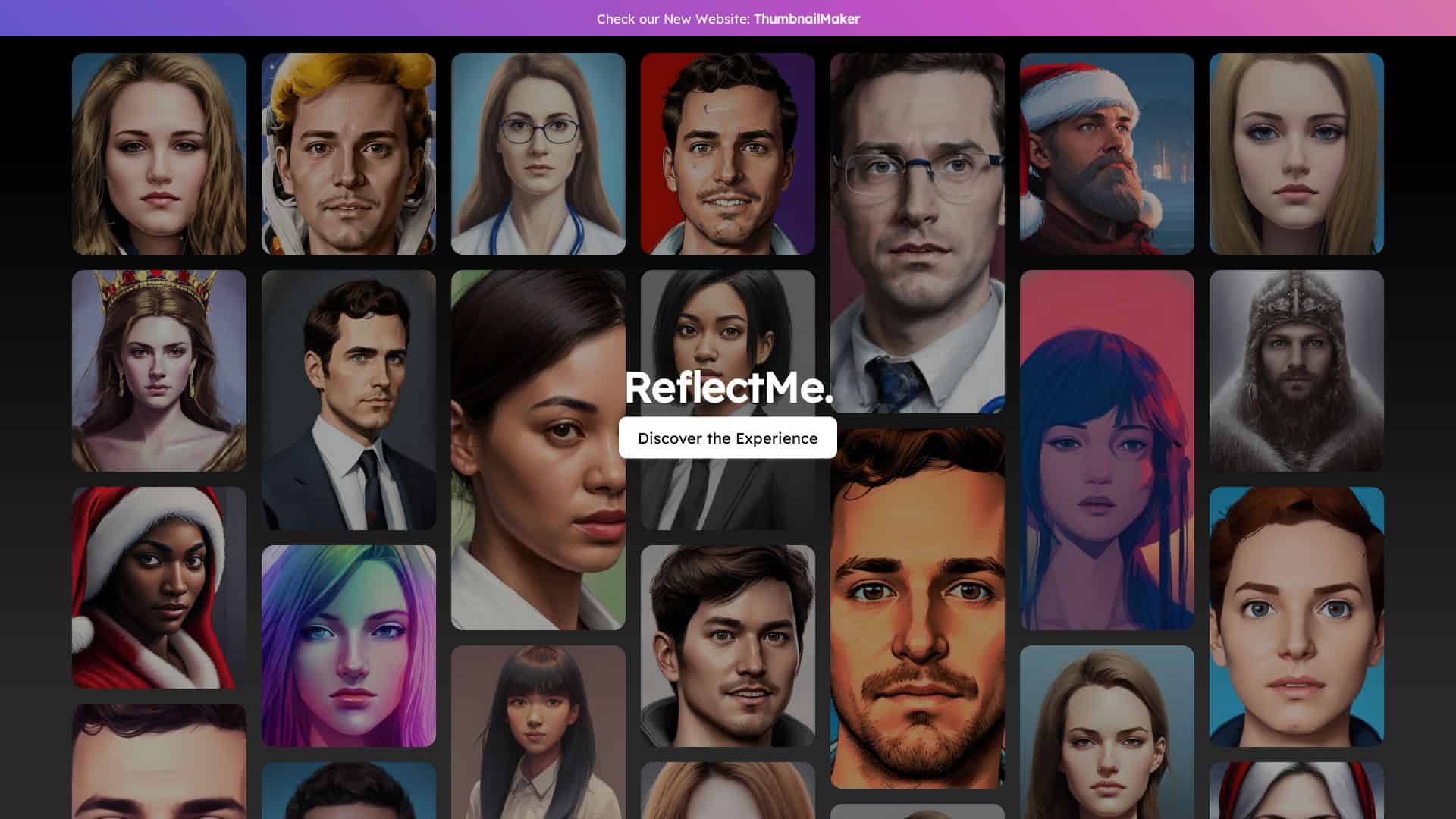The height and width of the screenshot is (819, 1456).
Task: Open the ThumbnailMaker website link
Action: (807, 18)
